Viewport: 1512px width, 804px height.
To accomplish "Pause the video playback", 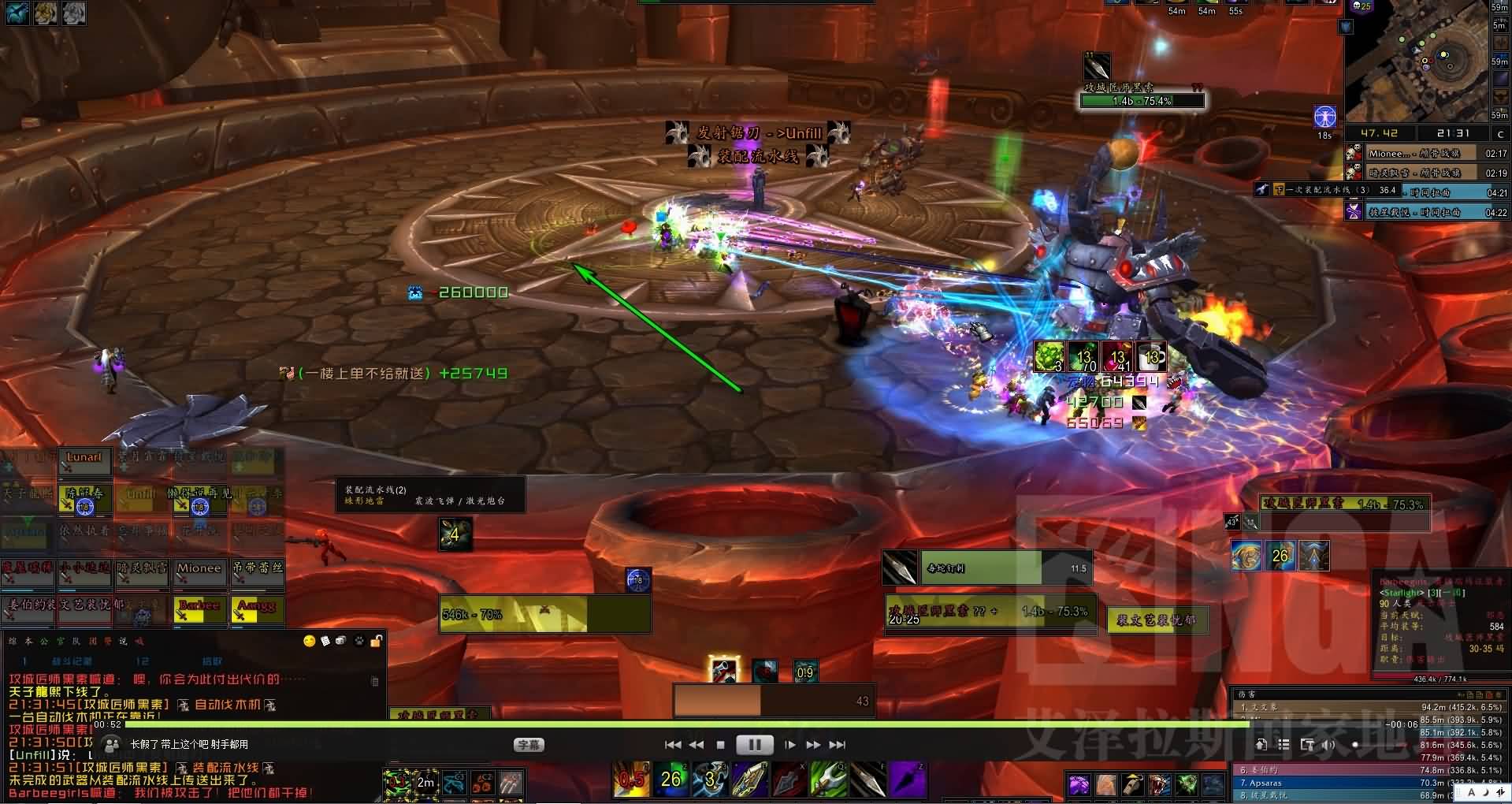I will click(754, 745).
